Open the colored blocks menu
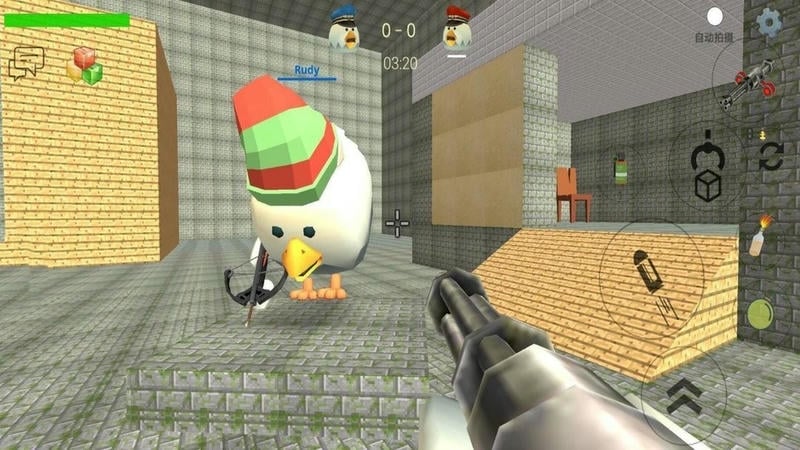Image resolution: width=800 pixels, height=450 pixels. 85,65
